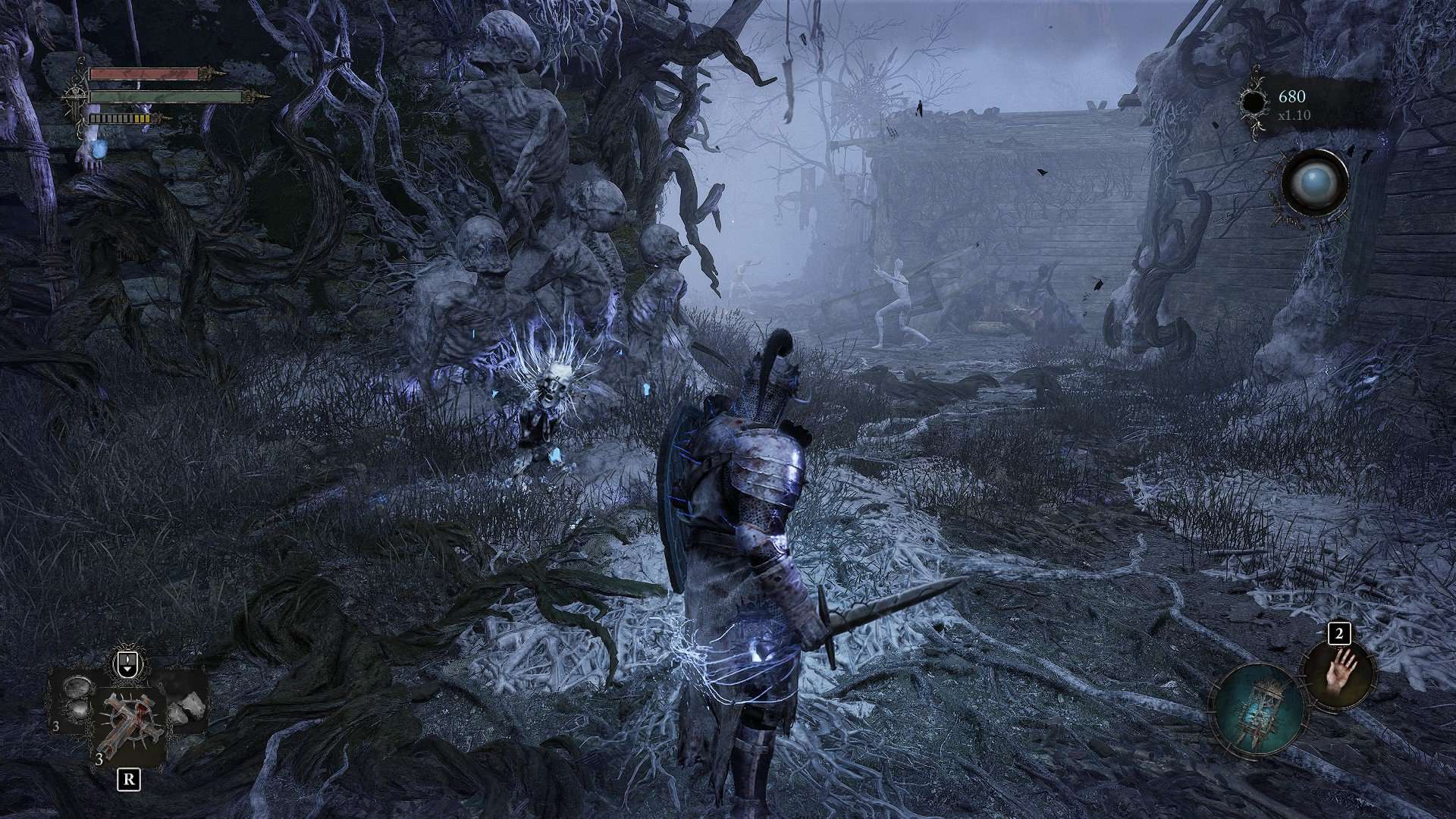The width and height of the screenshot is (1456, 819).
Task: Click the dark vigor emblem next to 680
Action: (1254, 101)
